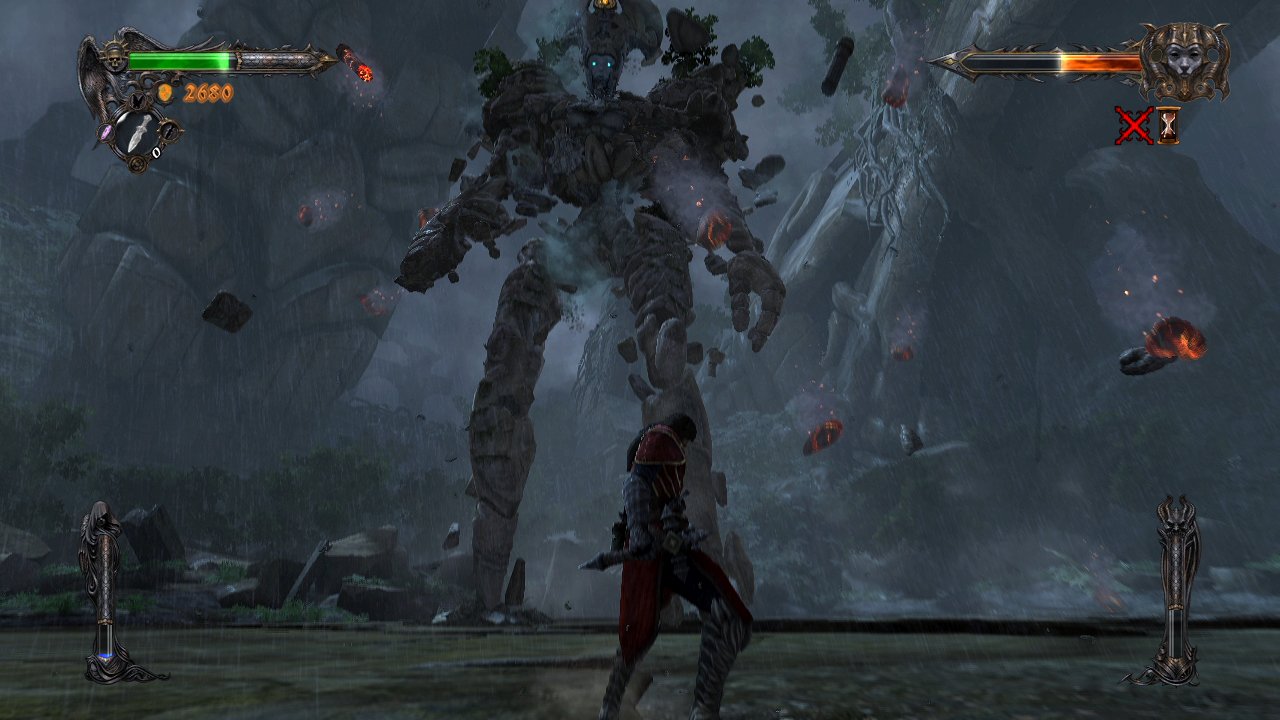The image size is (1280, 720).
Task: Select the Chaos Claws magic gauge
Action: pos(1177,590)
